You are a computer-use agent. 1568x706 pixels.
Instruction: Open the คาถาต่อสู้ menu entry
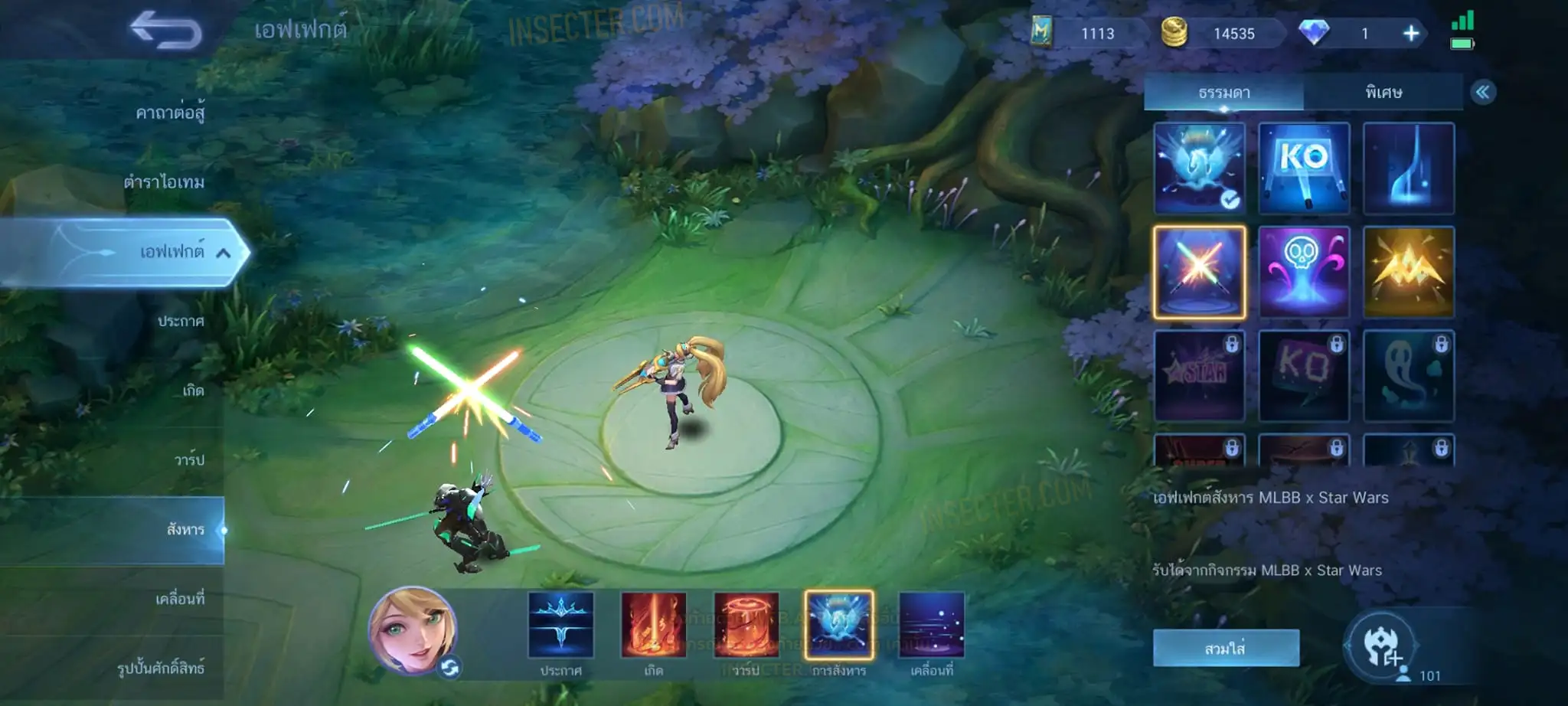click(170, 113)
